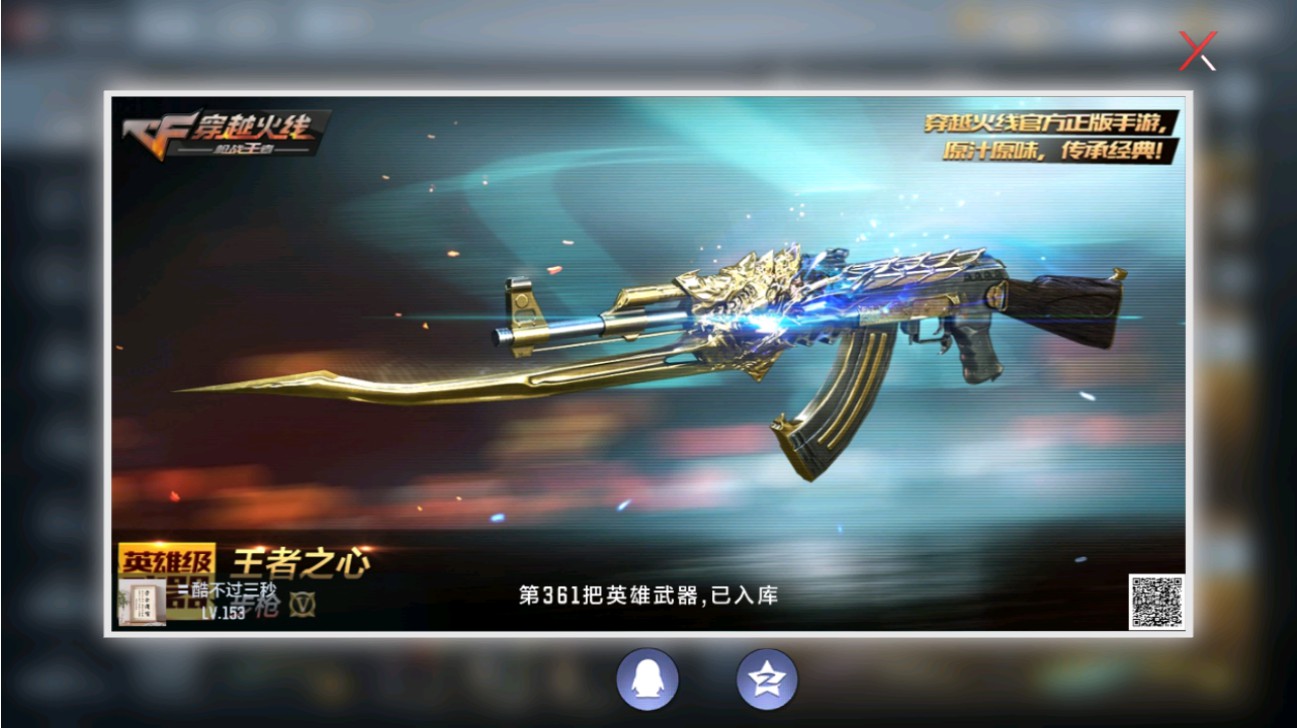Tap the dimmed background outside the card

pos(50,400)
